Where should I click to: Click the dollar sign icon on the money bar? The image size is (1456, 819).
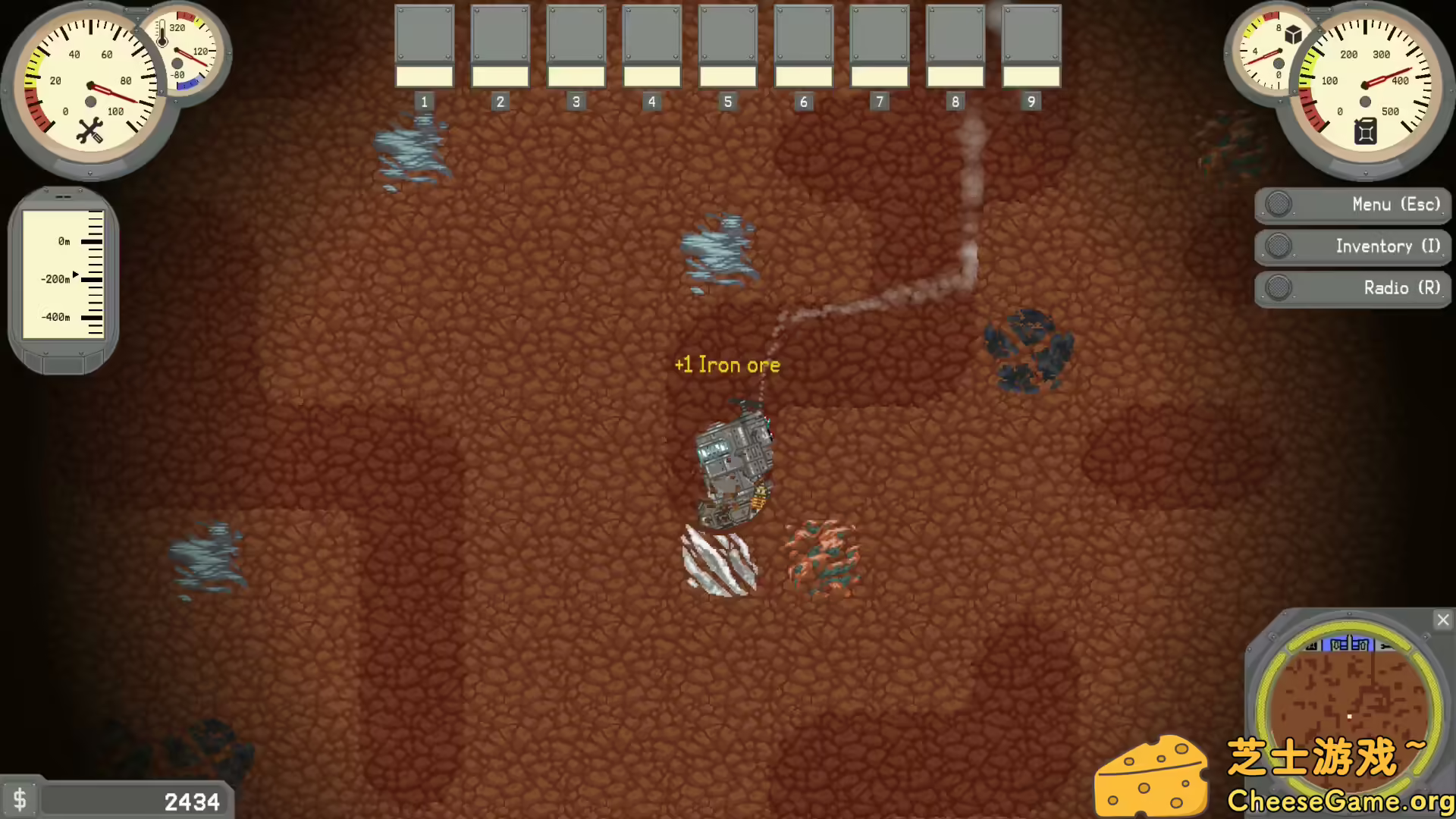(20, 799)
